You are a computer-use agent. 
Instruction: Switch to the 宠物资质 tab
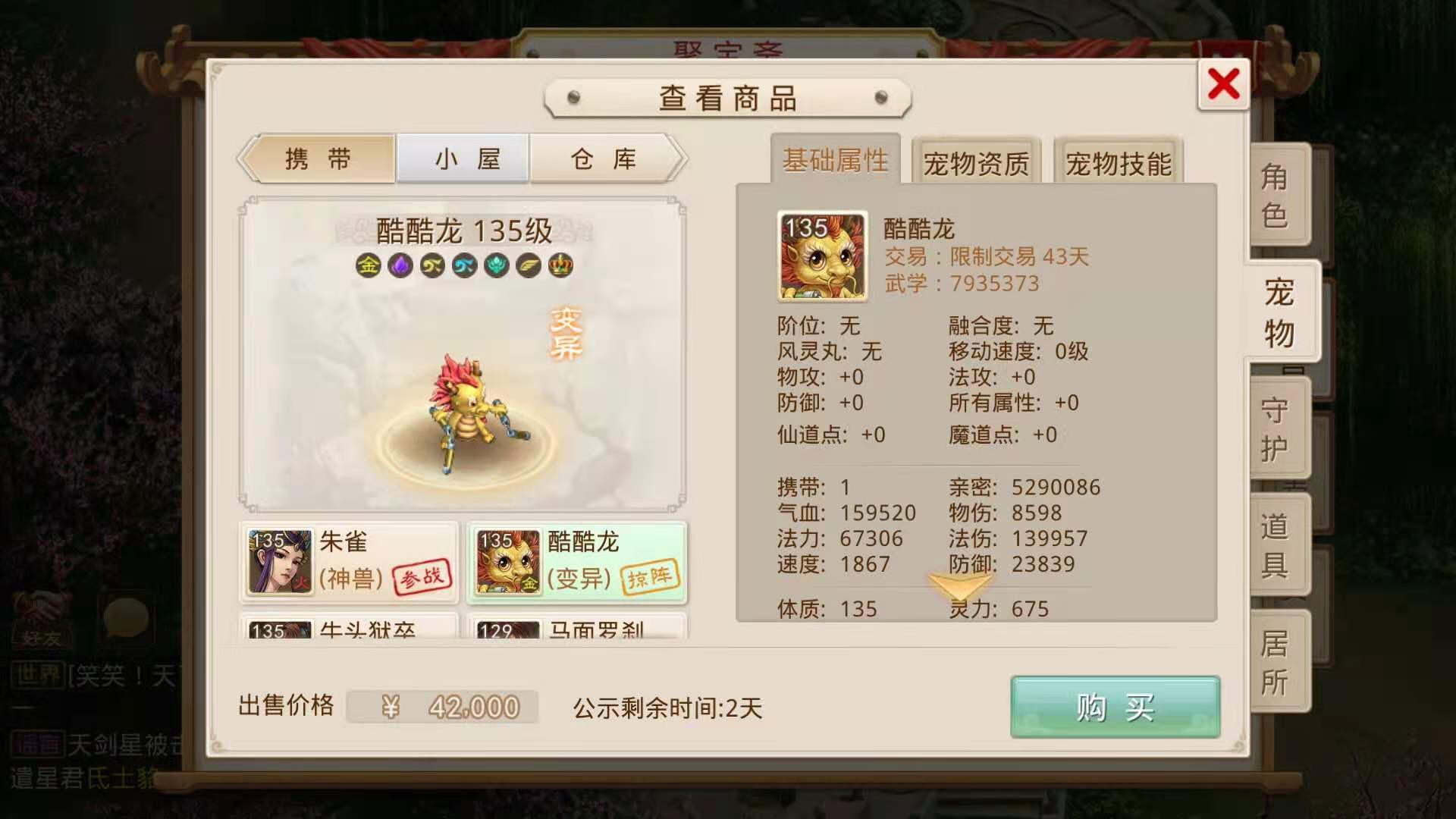point(975,162)
